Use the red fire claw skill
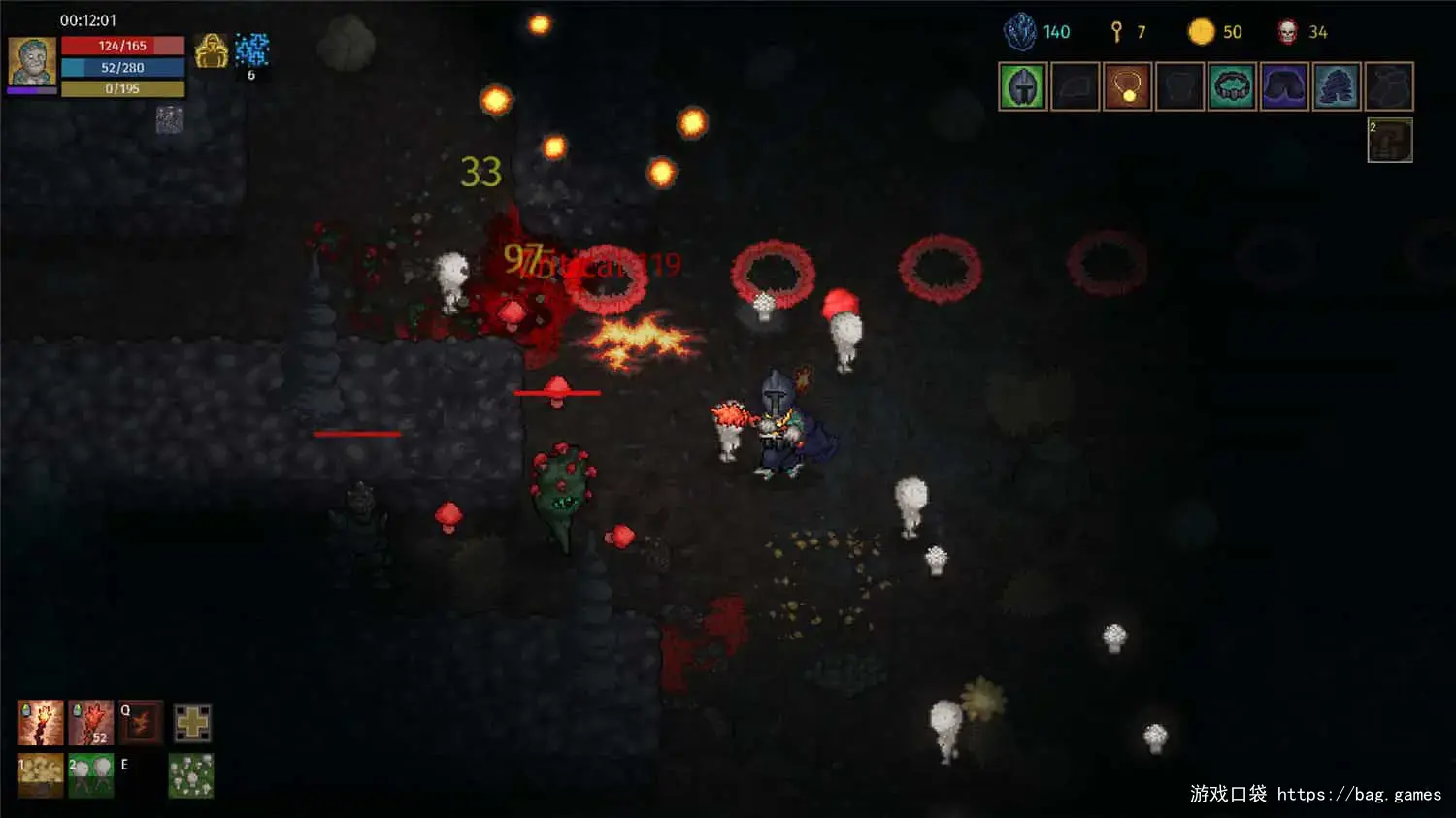This screenshot has height=818, width=1456. point(91,723)
